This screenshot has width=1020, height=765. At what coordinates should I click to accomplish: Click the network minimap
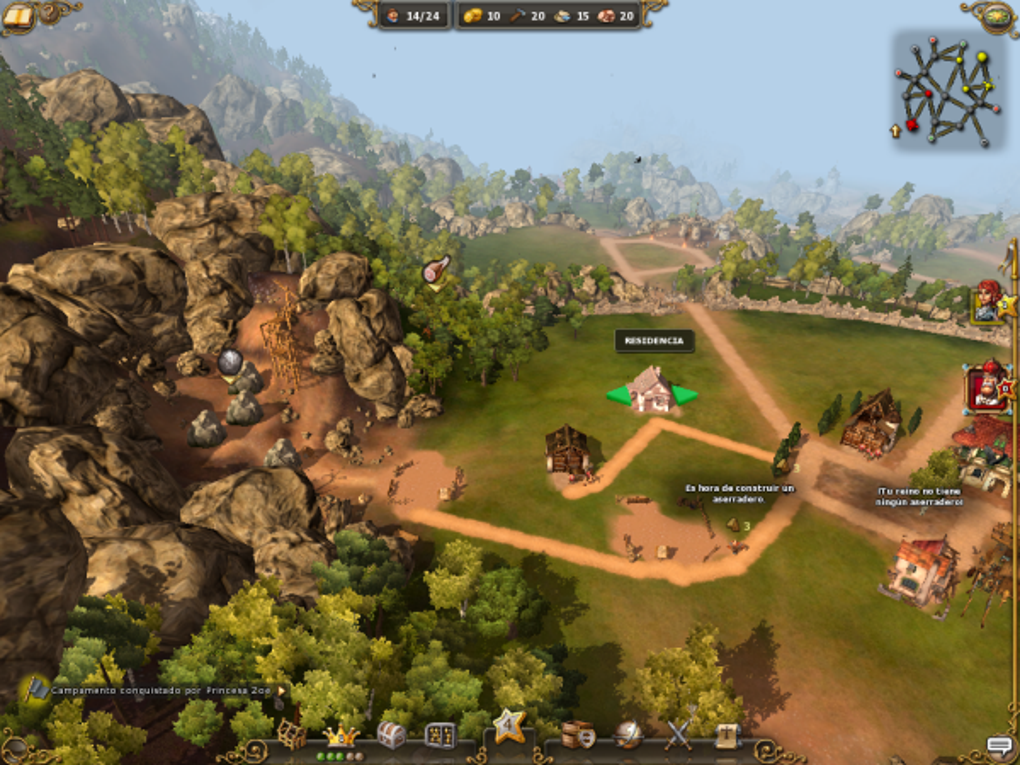coord(945,92)
